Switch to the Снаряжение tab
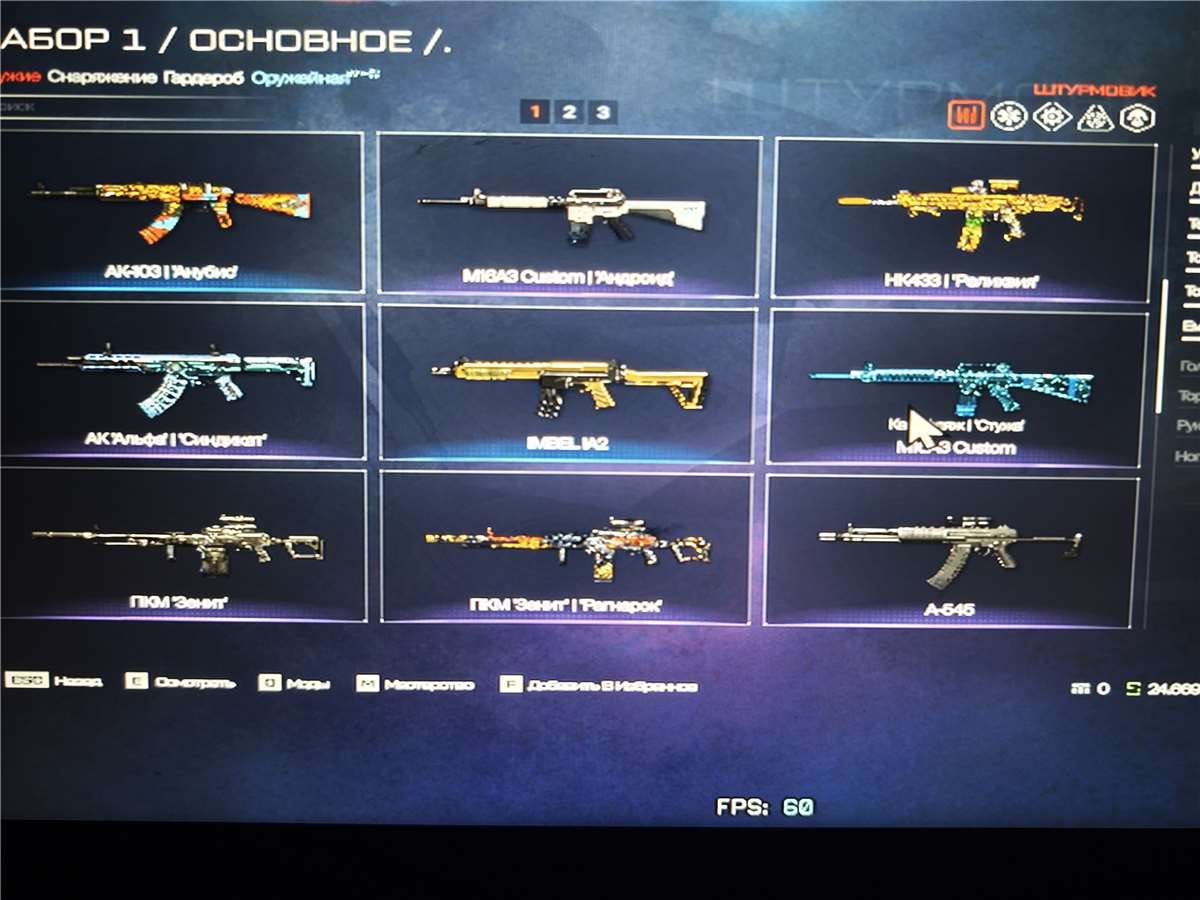1200x900 pixels. pyautogui.click(x=102, y=77)
